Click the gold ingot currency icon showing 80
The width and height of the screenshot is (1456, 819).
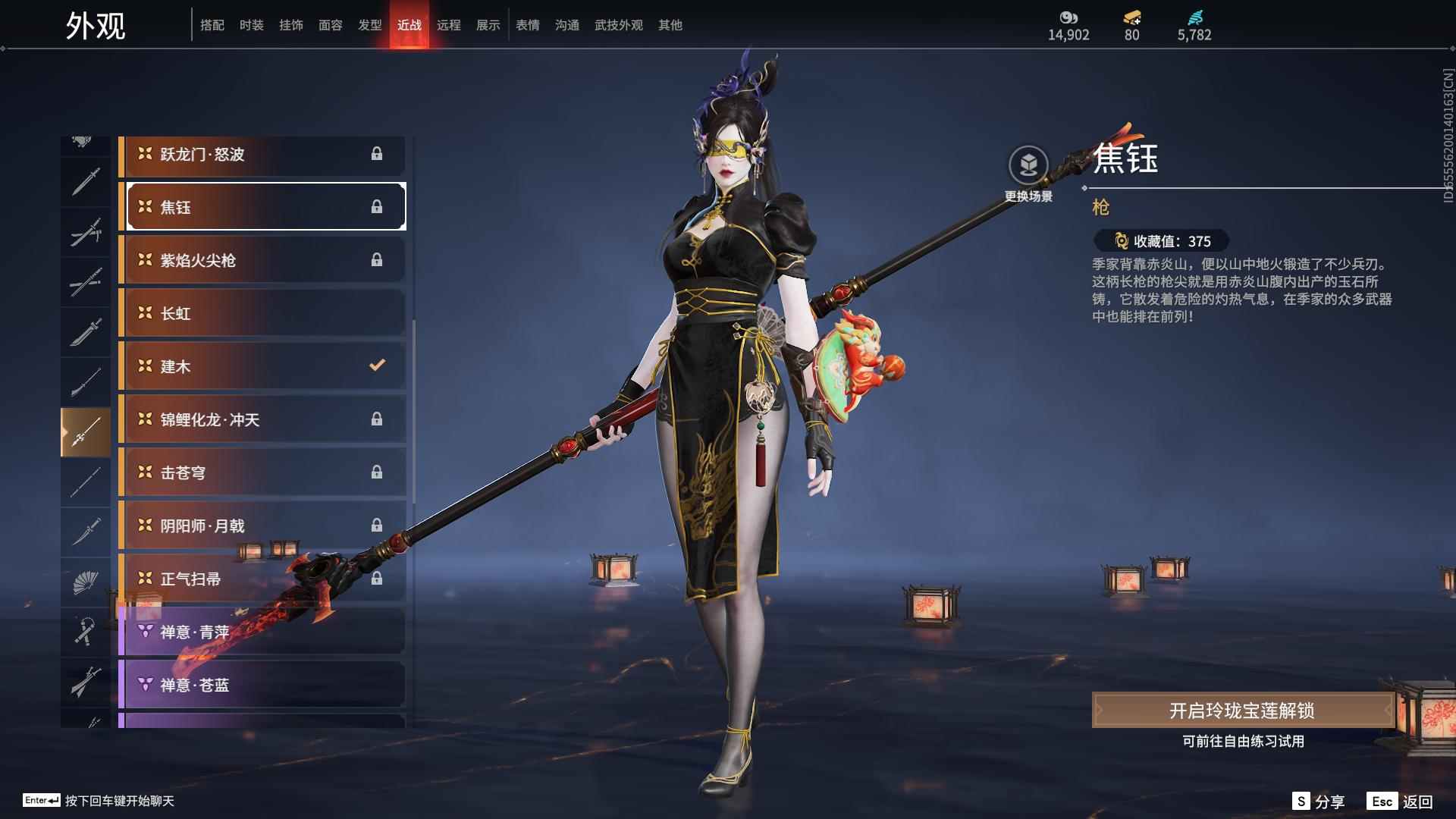(1130, 19)
